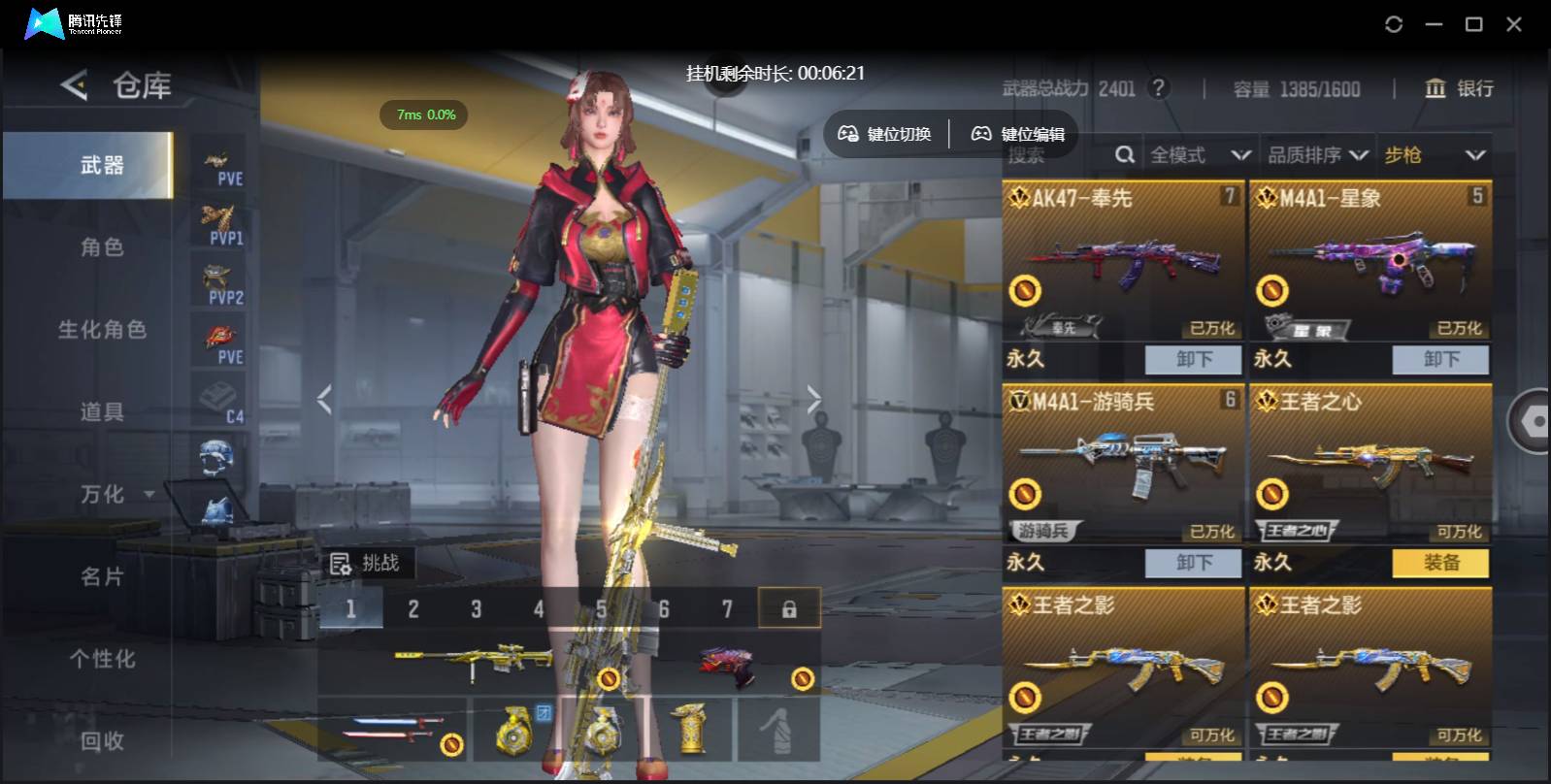Select the 道具 items tab

[102, 412]
